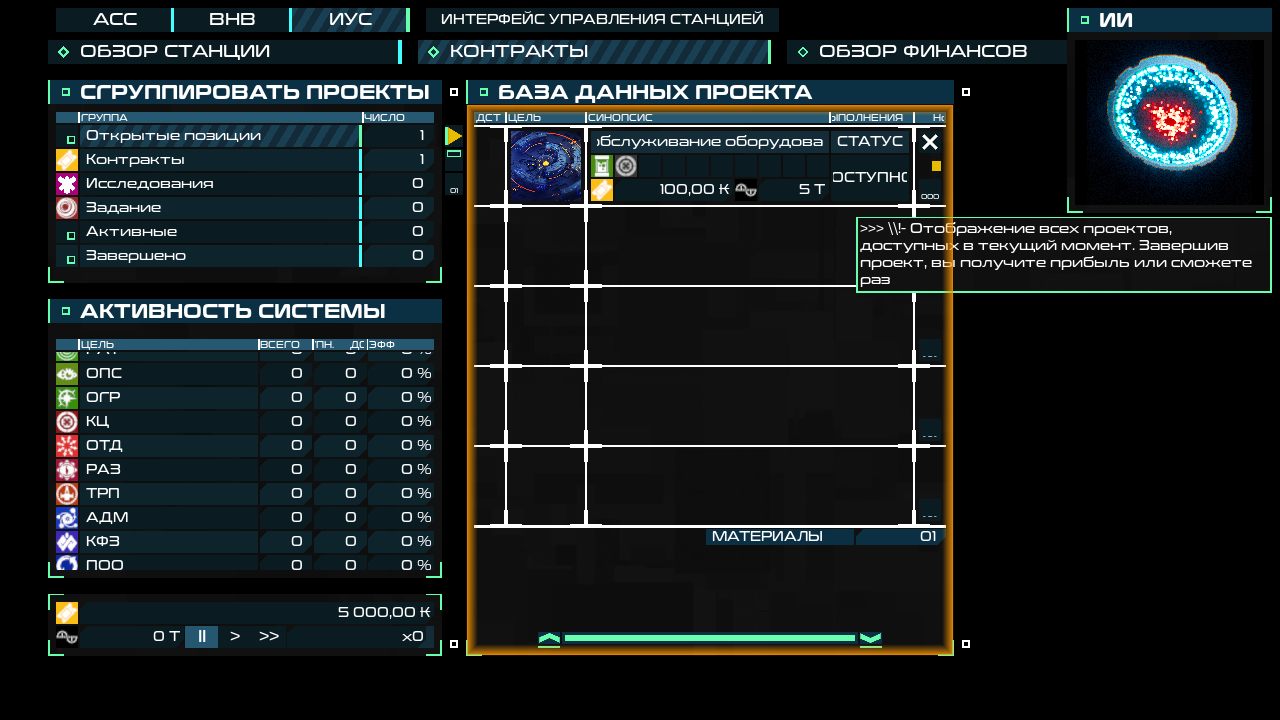Choose the Задание project group
The width and height of the screenshot is (1280, 720).
(x=220, y=208)
